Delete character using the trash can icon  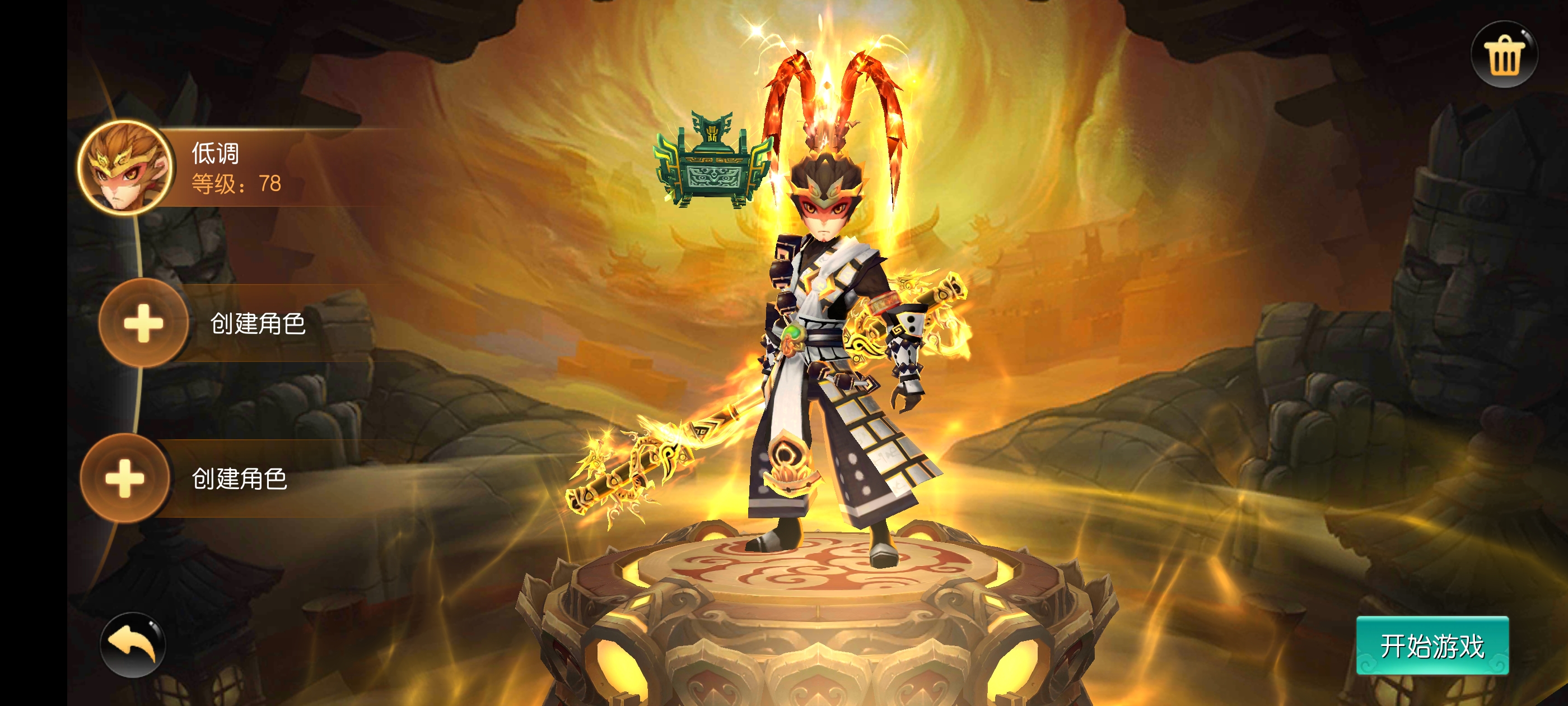[1504, 55]
